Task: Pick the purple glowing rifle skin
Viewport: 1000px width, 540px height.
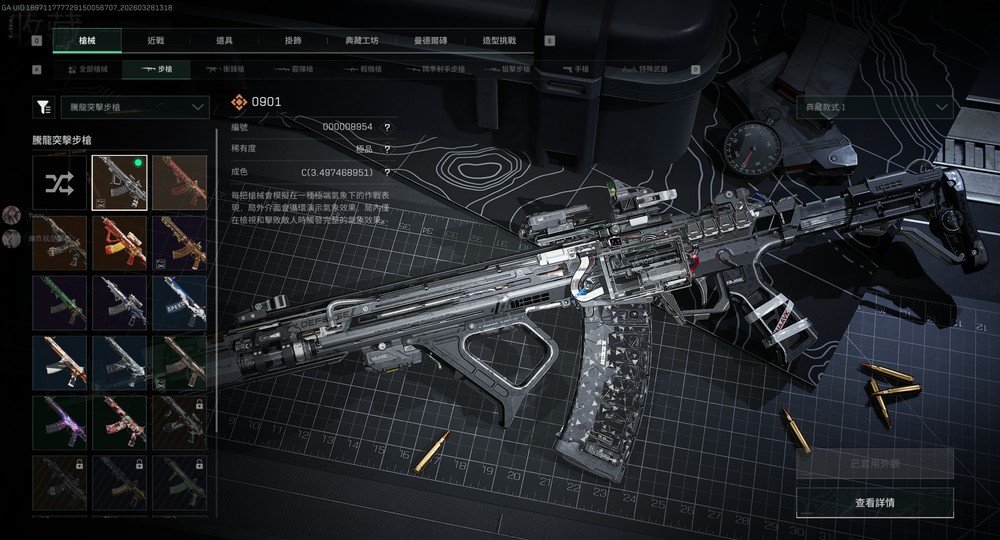Action: pyautogui.click(x=59, y=422)
